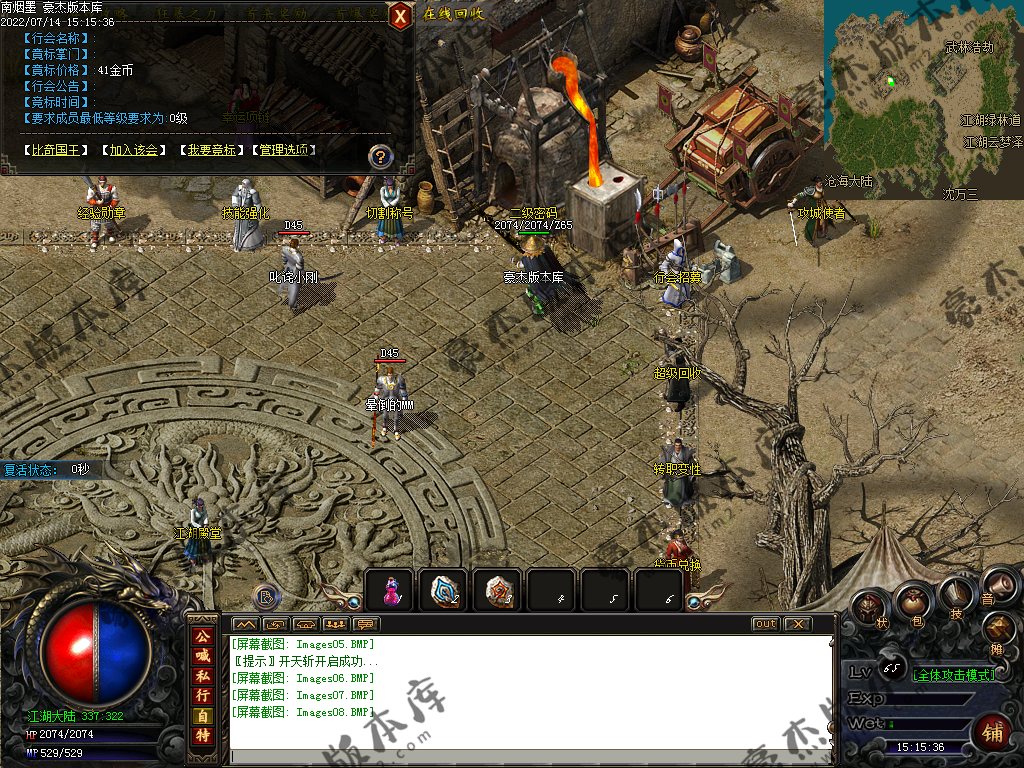This screenshot has width=1024, height=768.
Task: Switch chat to the 公 public channel
Action: click(x=203, y=635)
